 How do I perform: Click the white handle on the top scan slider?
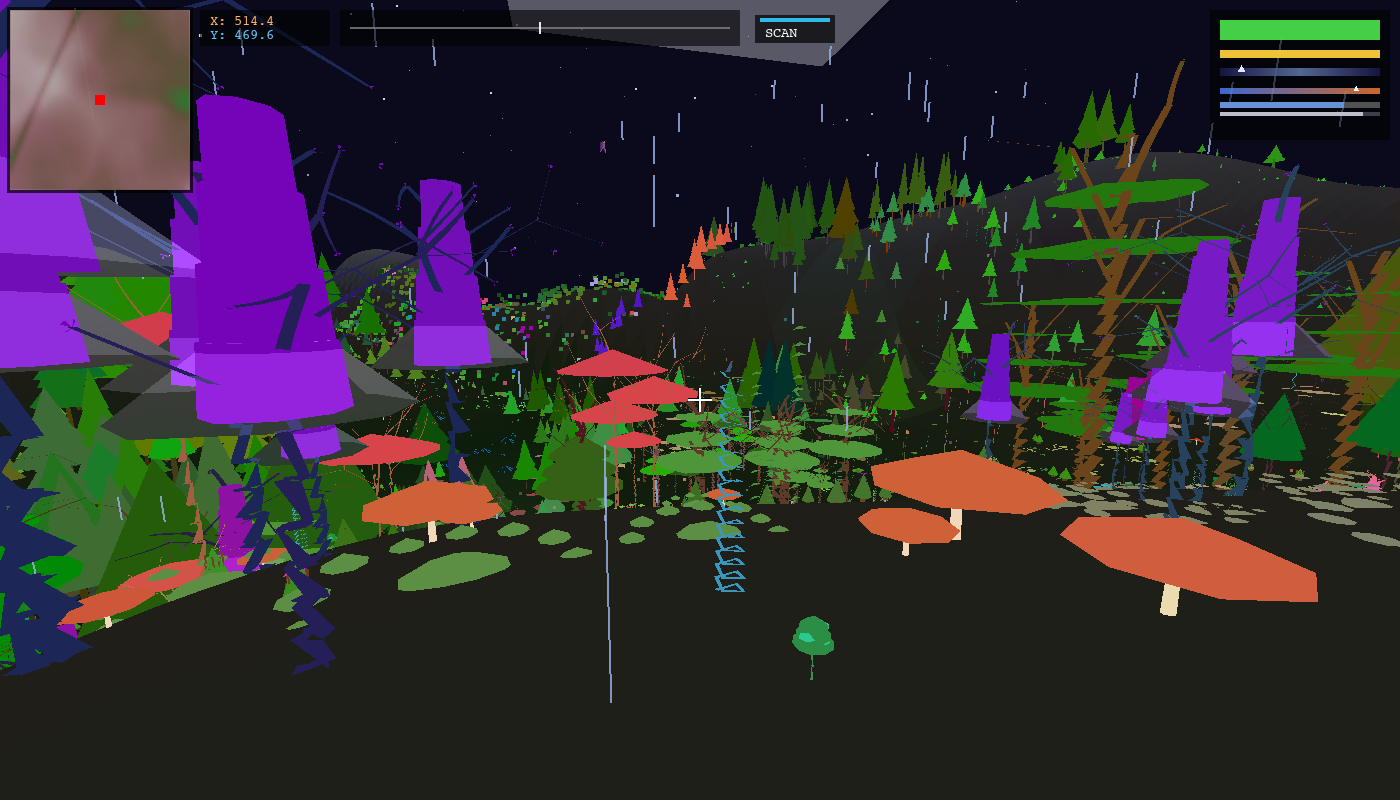(538, 27)
